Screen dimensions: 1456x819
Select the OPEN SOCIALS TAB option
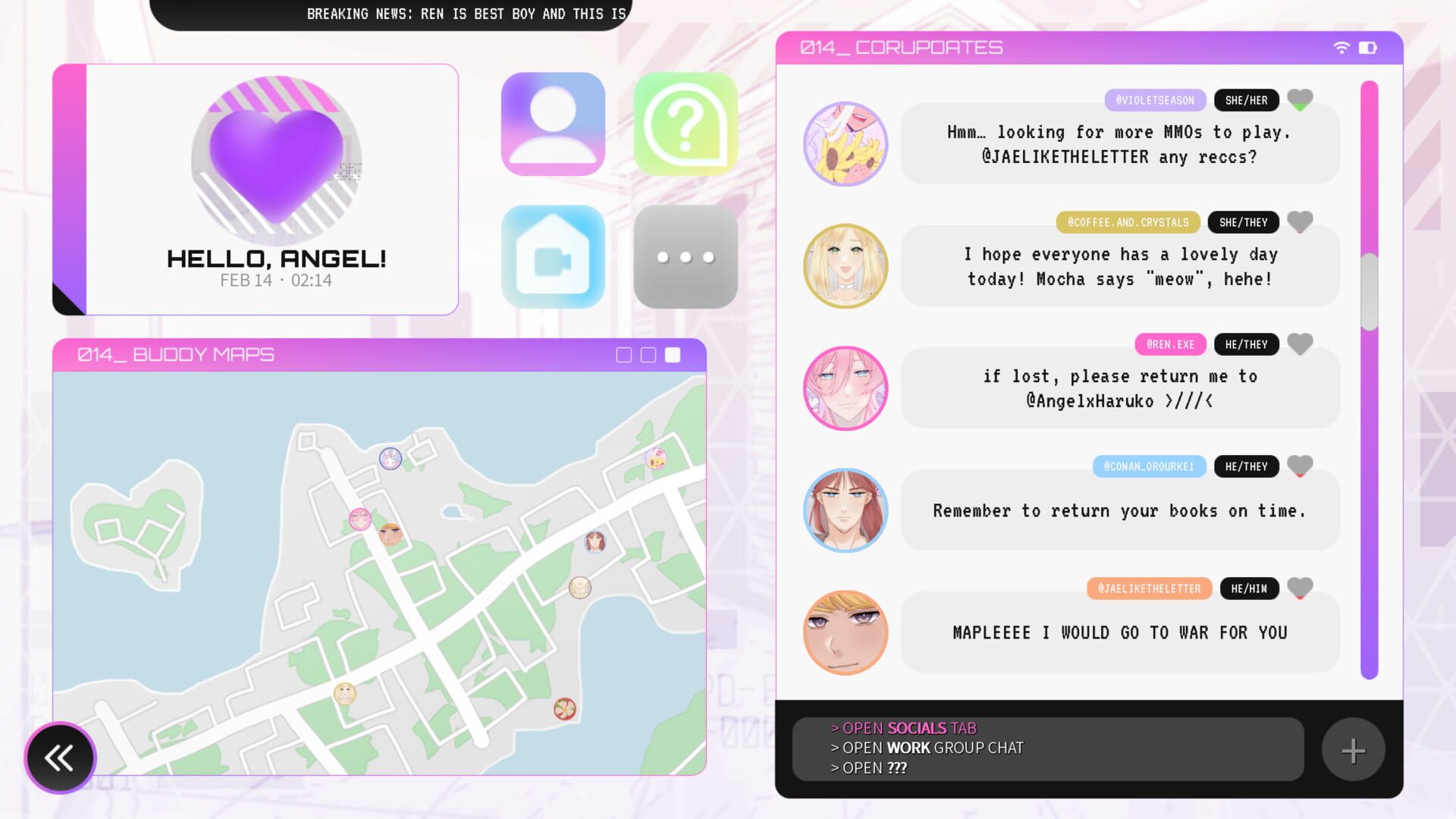point(902,728)
